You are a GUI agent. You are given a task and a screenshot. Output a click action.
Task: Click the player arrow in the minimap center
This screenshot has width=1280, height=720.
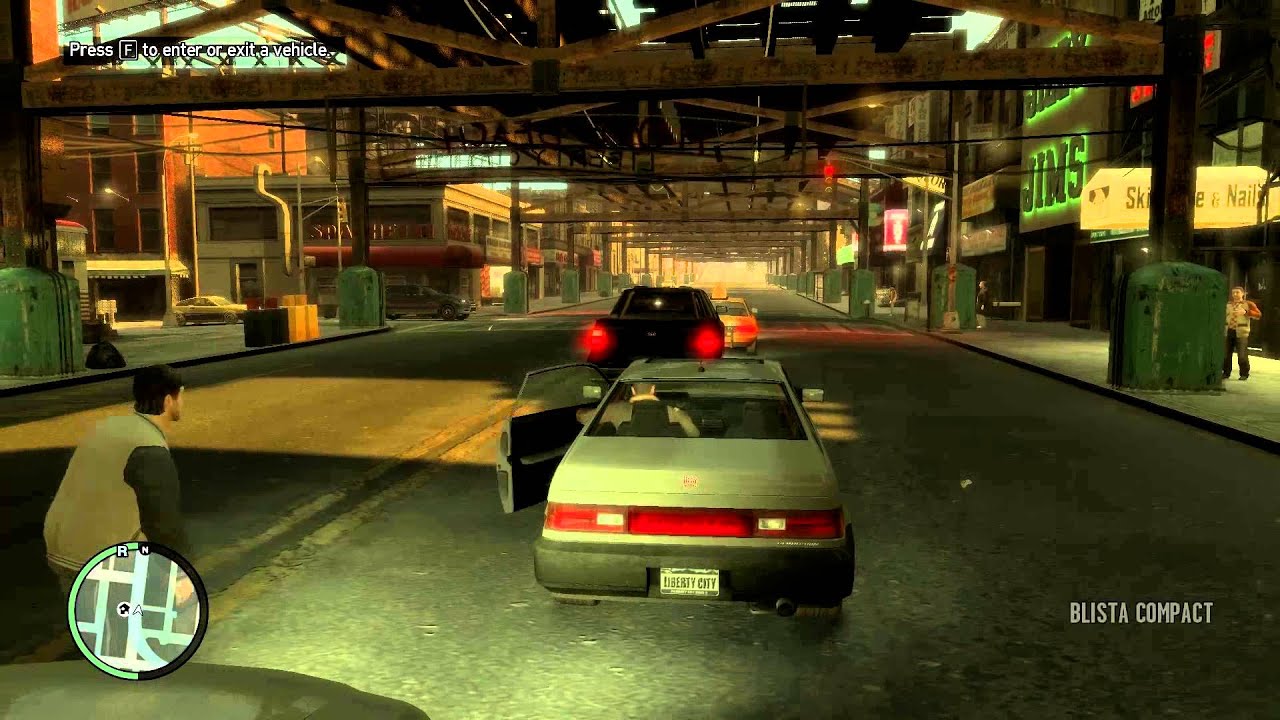pyautogui.click(x=138, y=610)
